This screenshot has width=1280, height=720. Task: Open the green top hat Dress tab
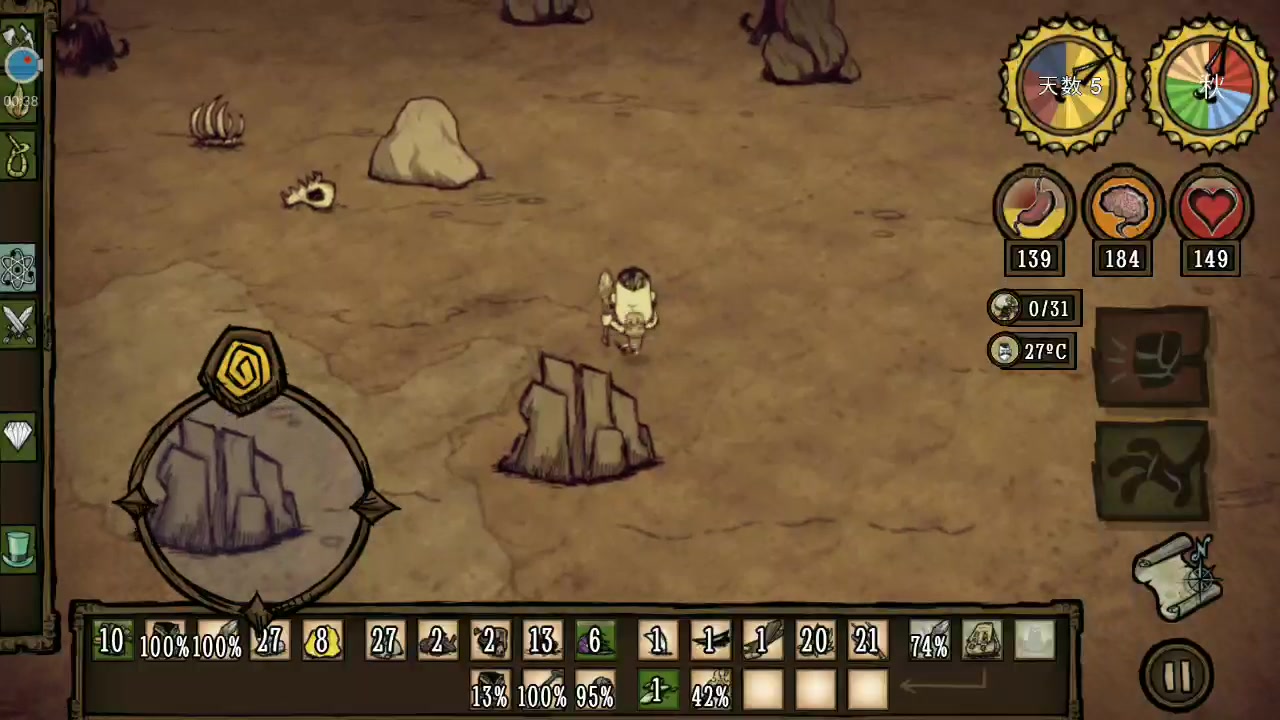coord(18,548)
